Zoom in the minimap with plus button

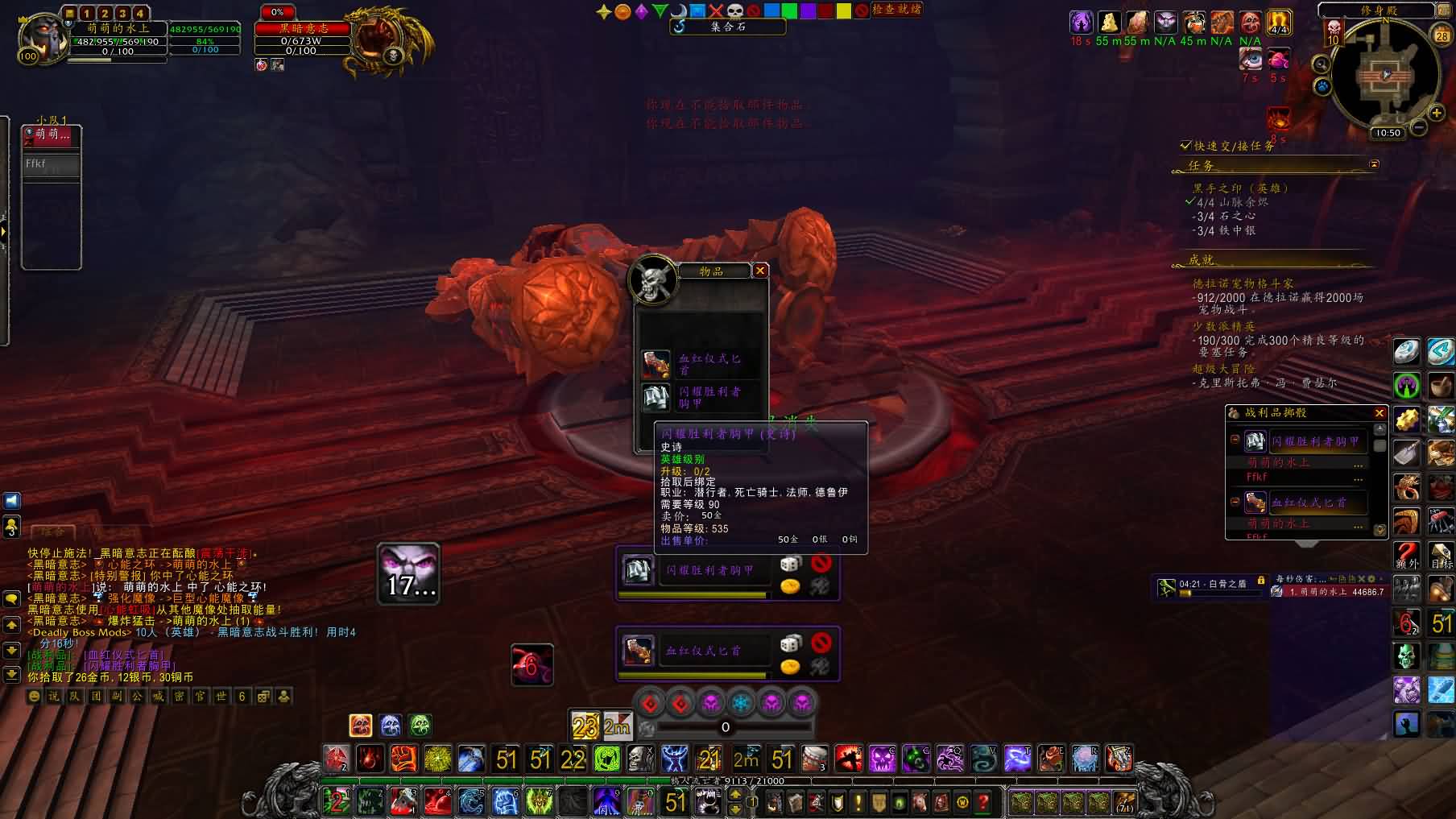pyautogui.click(x=1436, y=114)
